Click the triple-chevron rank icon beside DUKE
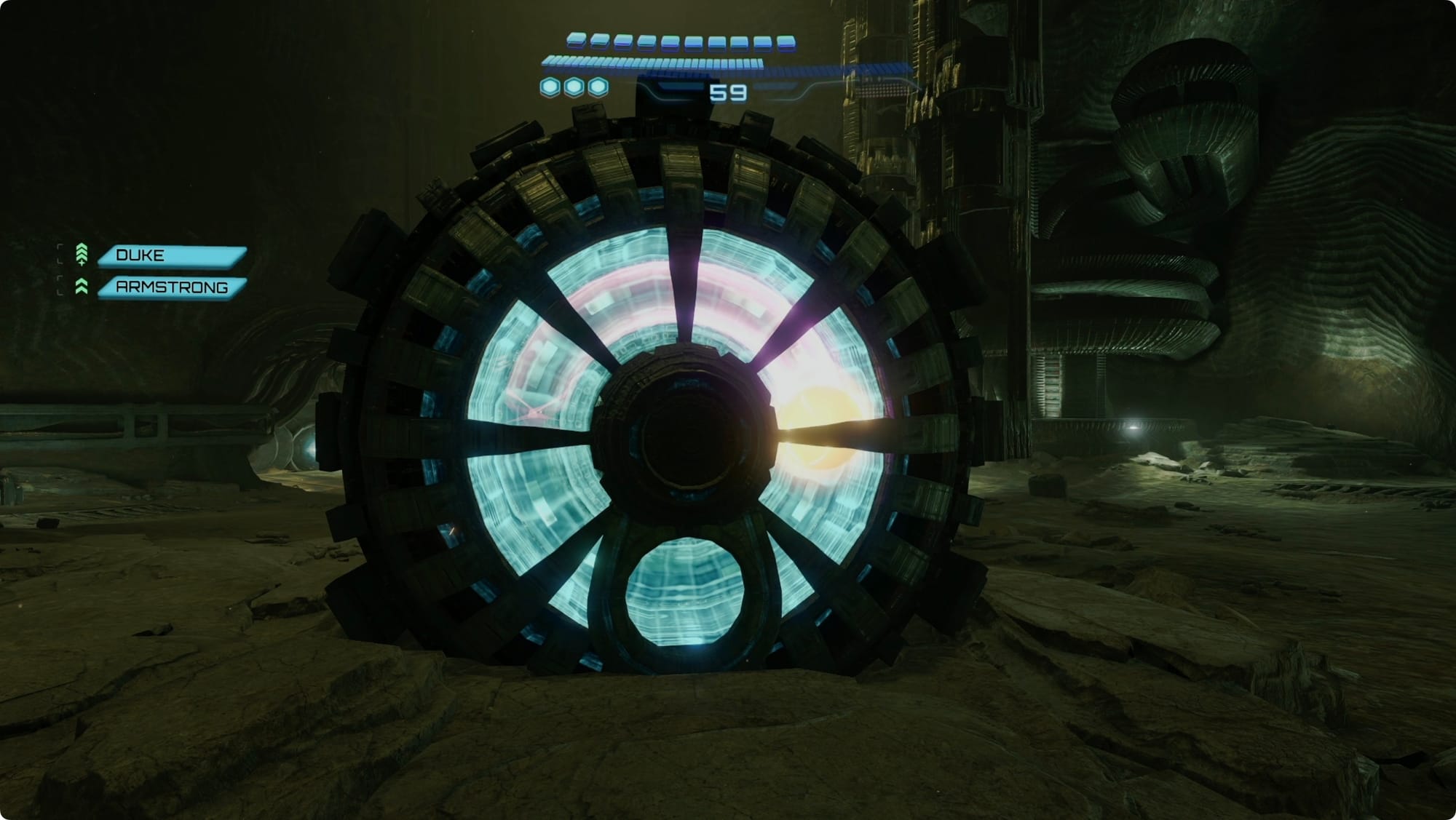The height and width of the screenshot is (820, 1456). coord(82,254)
